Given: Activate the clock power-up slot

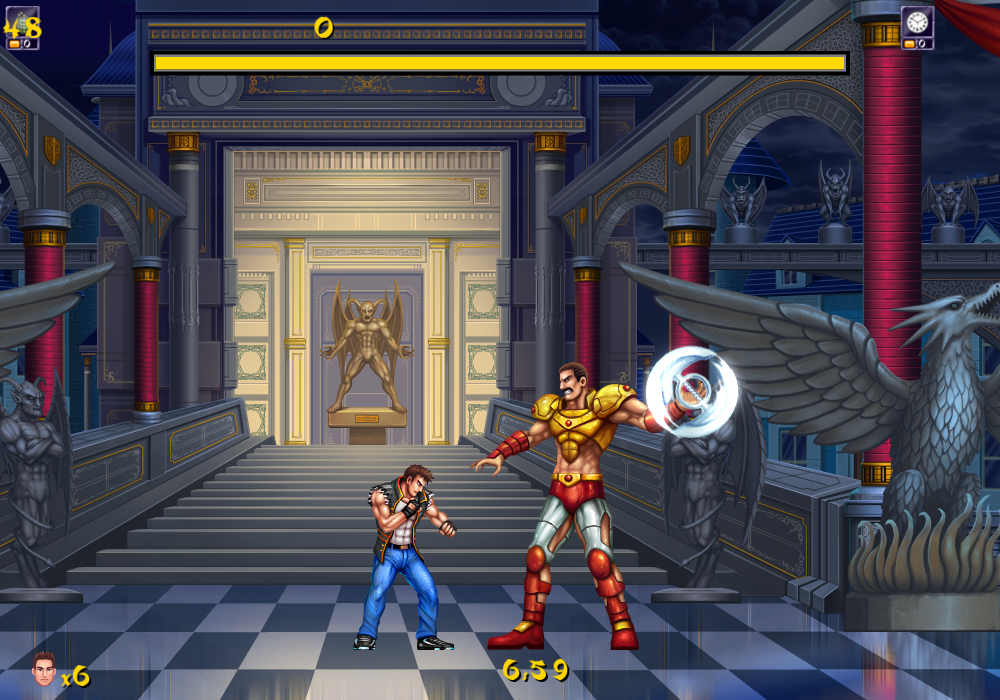Looking at the screenshot, I should point(917,22).
